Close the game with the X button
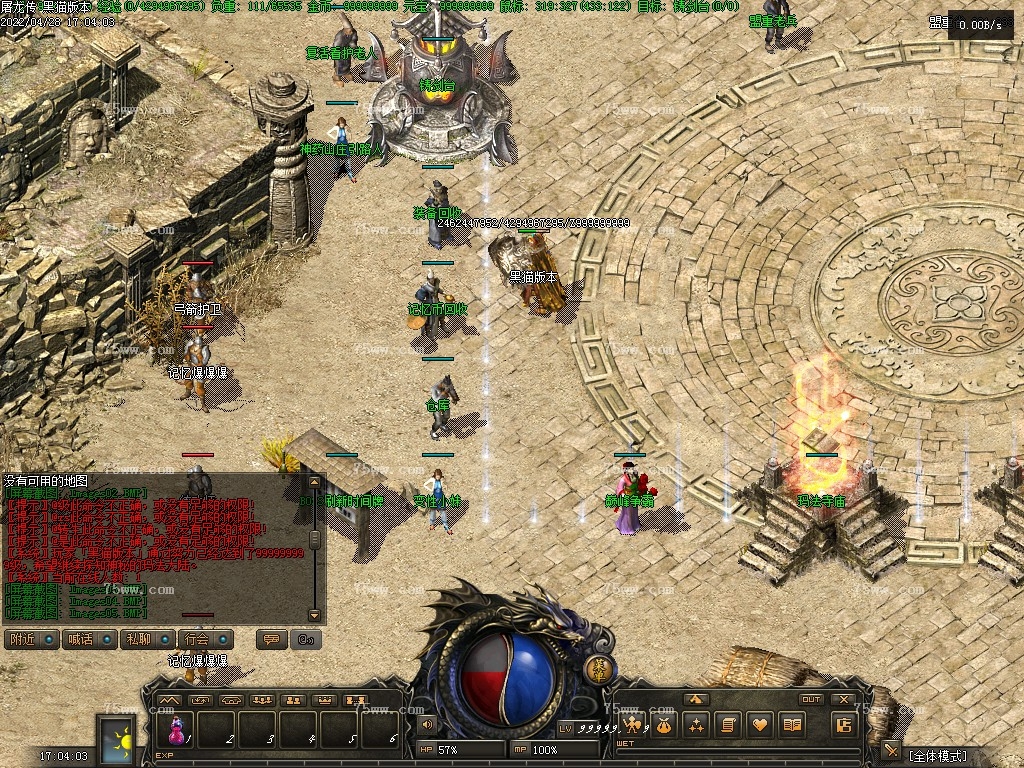 pyautogui.click(x=844, y=699)
